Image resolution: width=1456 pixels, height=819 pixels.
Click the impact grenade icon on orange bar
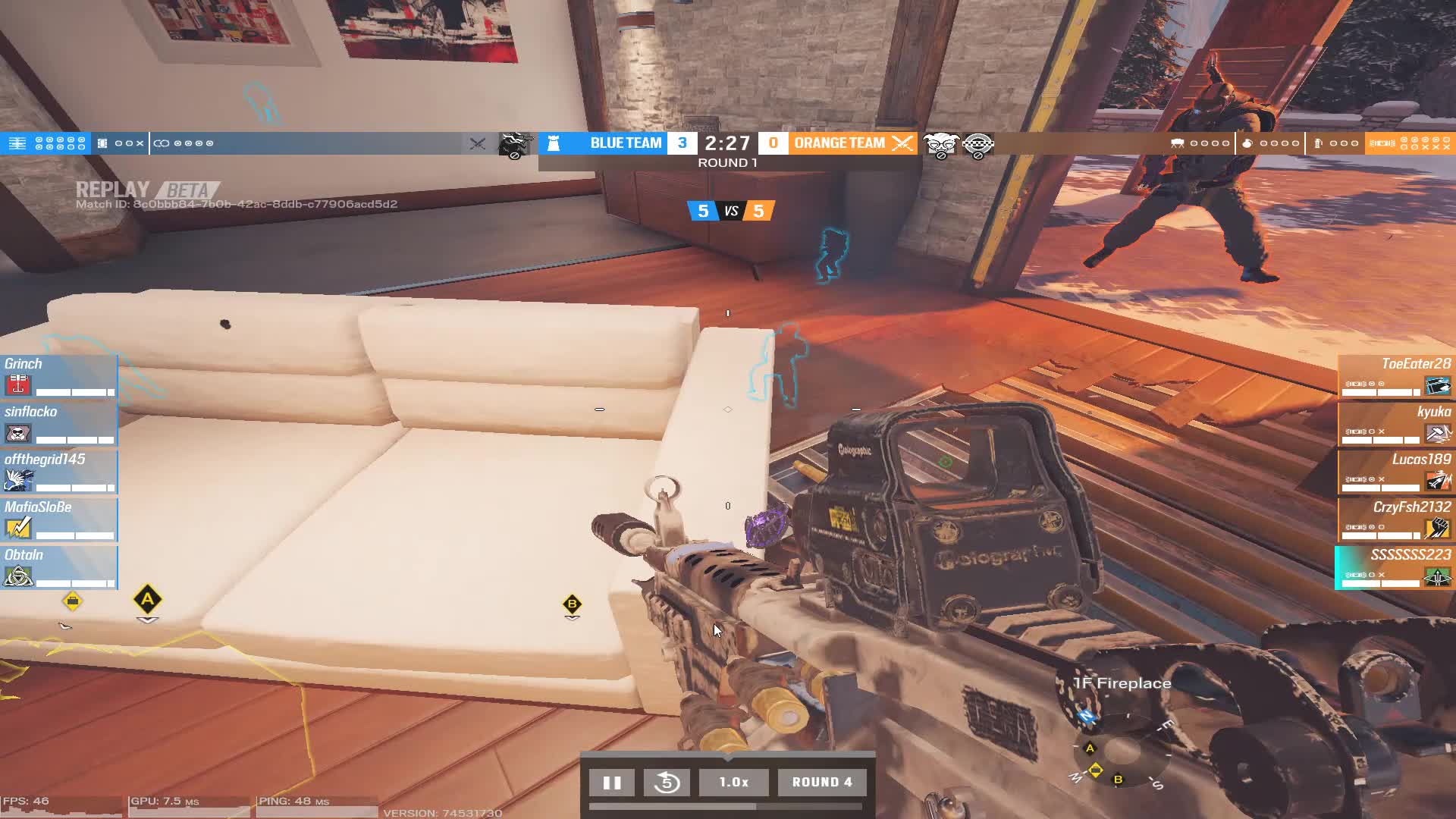1319,142
